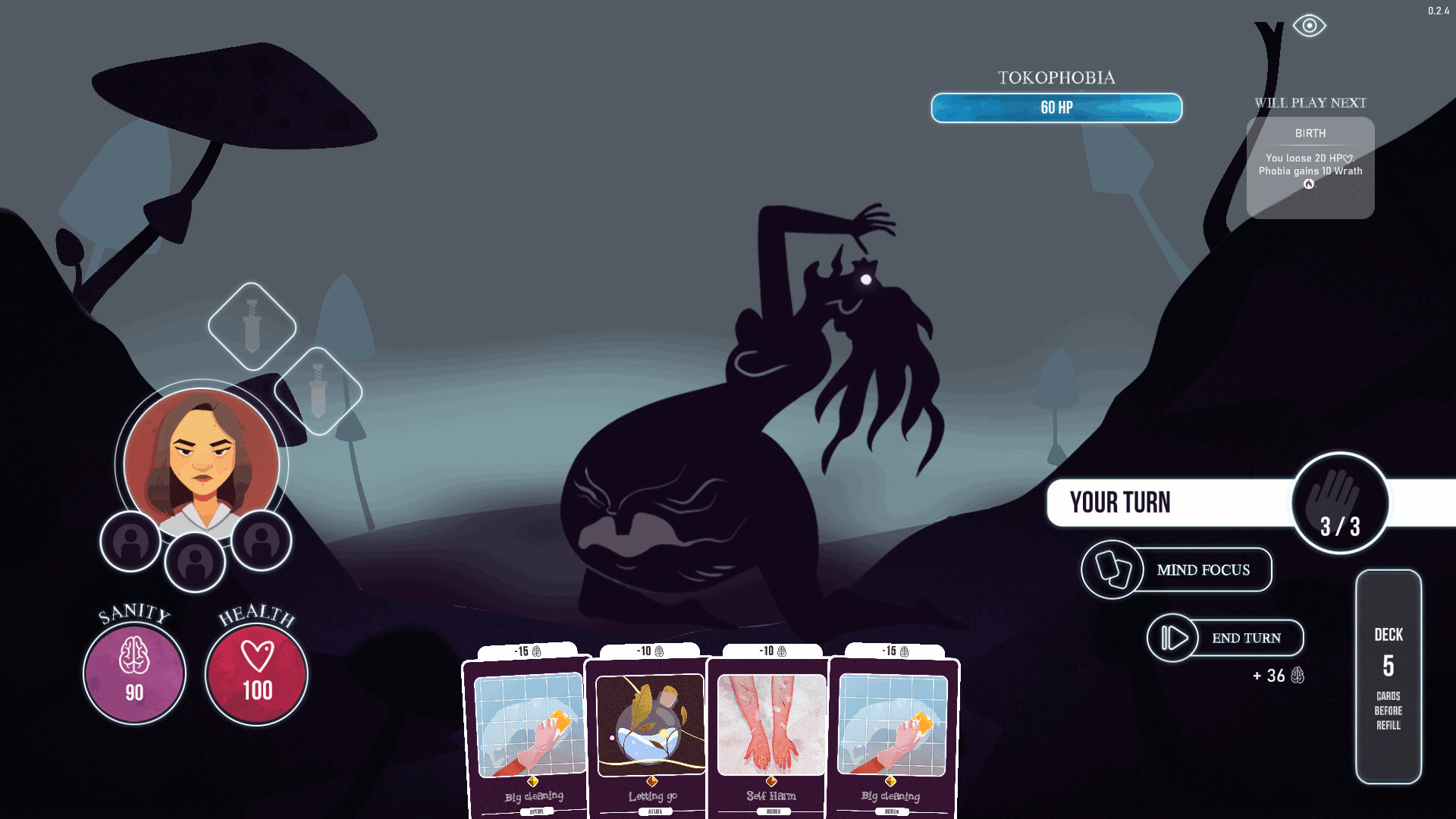Activate the Mind Focus button
The width and height of the screenshot is (1456, 819).
coord(1177,570)
